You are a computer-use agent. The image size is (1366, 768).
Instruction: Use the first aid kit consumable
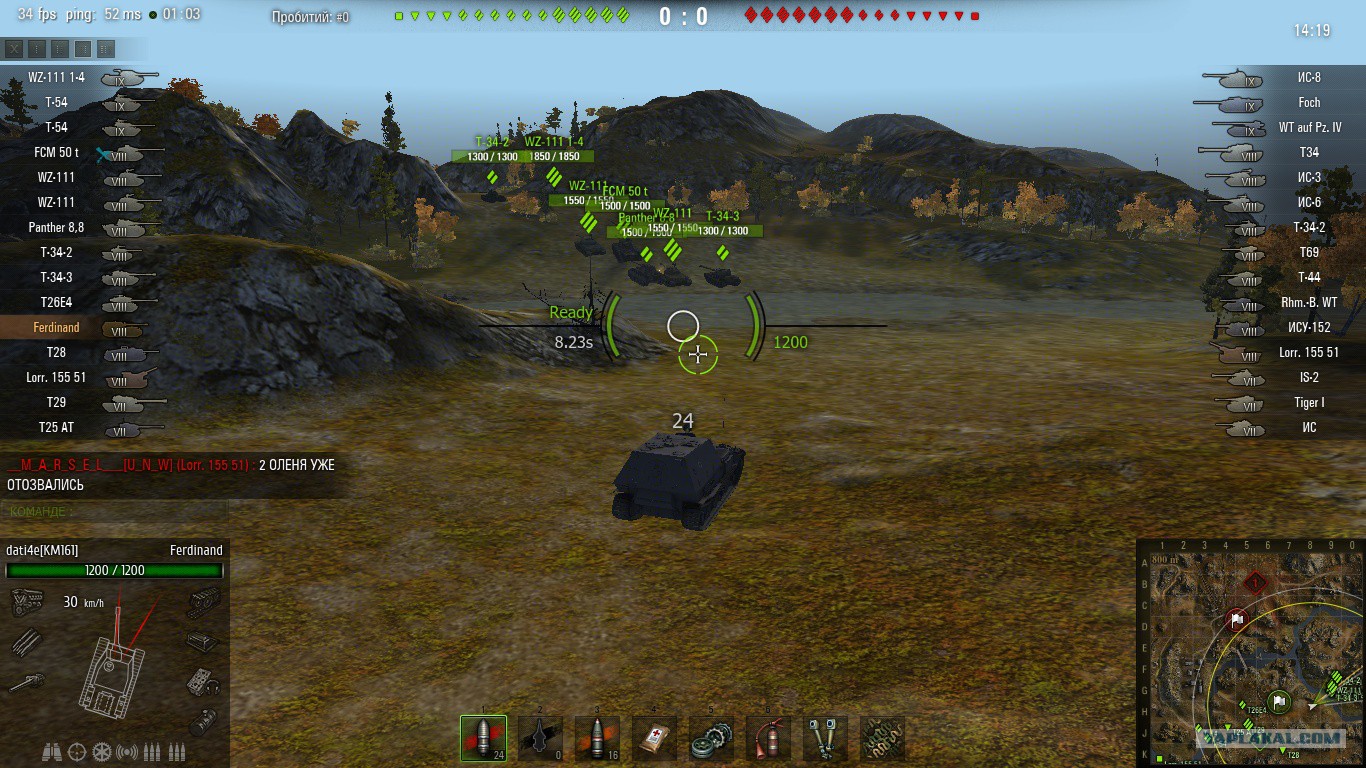654,739
